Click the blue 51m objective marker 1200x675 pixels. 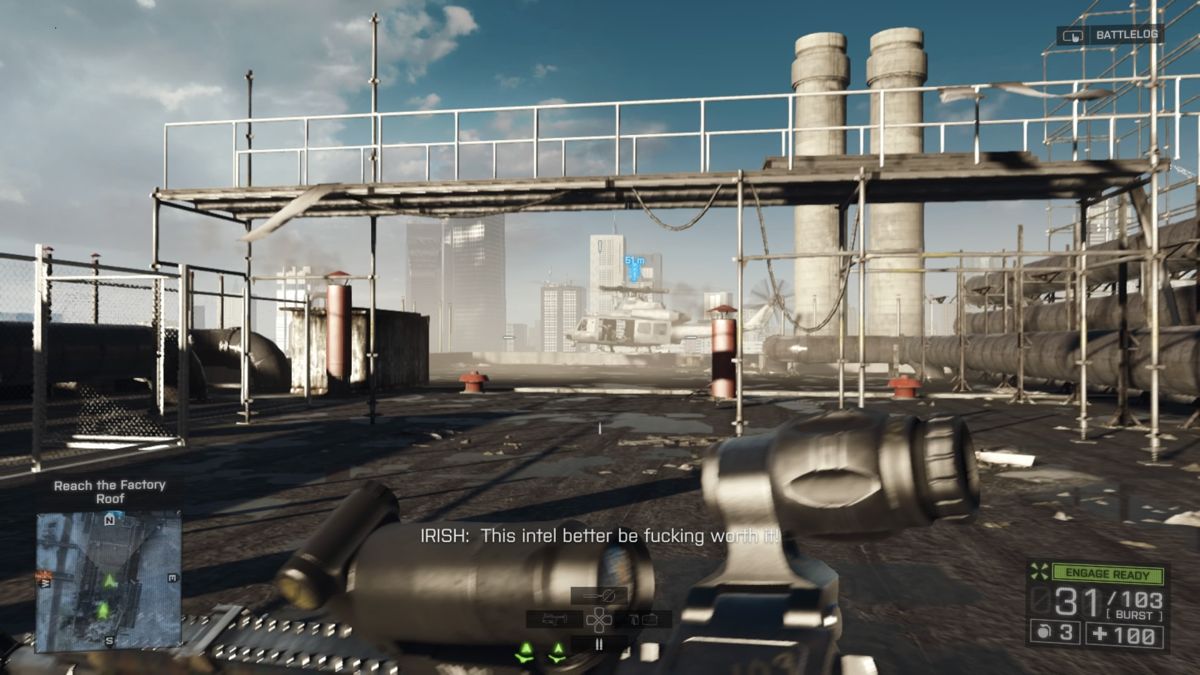[x=634, y=267]
